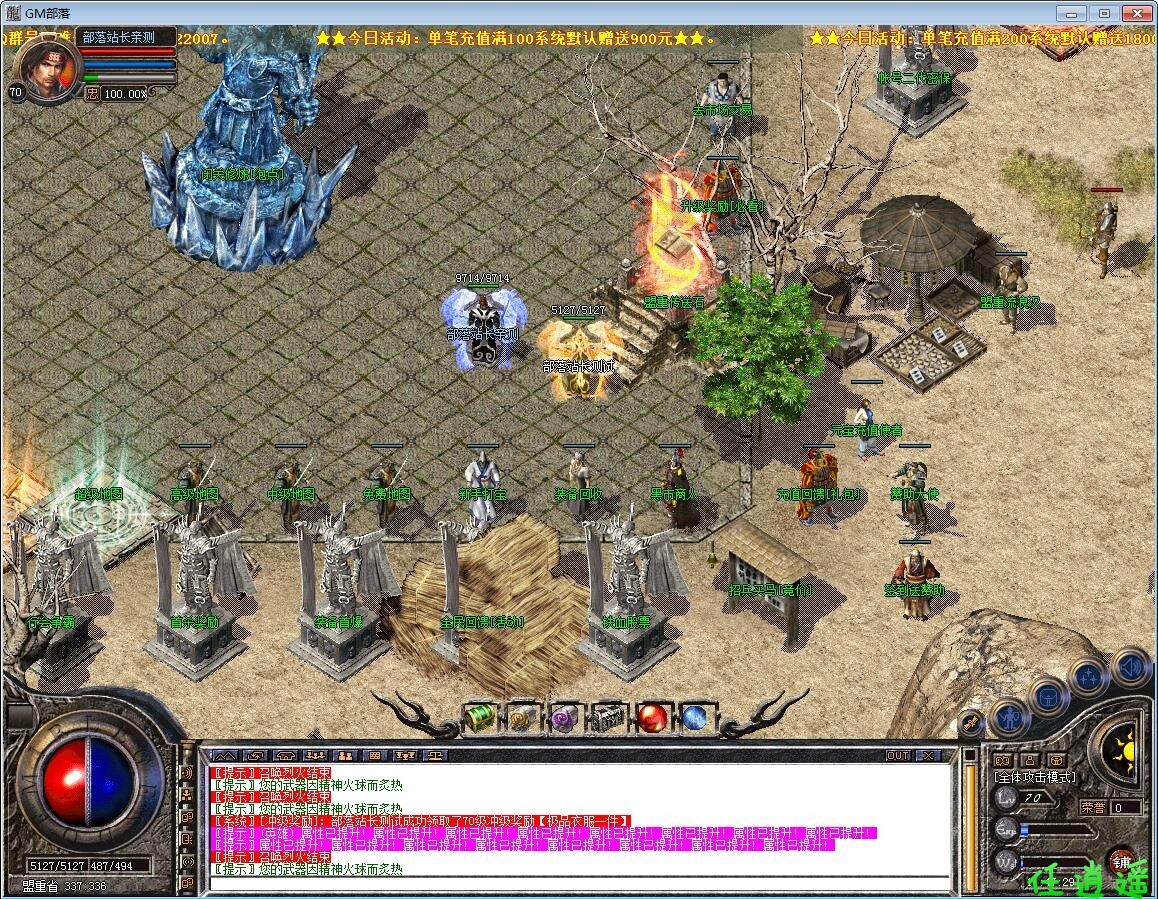Screen dimensions: 1158x899
Task: Open the green treasure chest hotbar icon
Action: (x=481, y=718)
